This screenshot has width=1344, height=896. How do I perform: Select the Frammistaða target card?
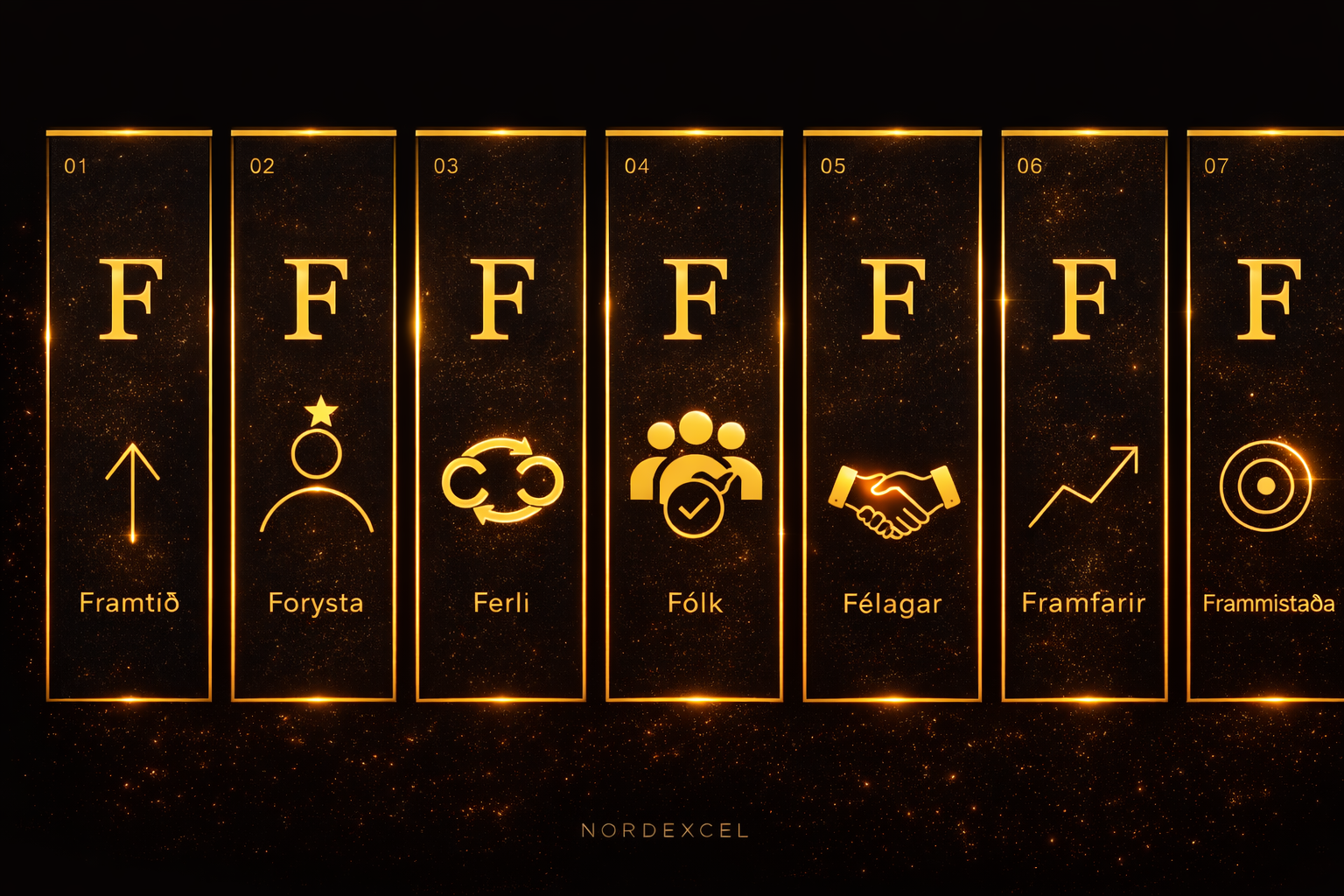click(1267, 416)
